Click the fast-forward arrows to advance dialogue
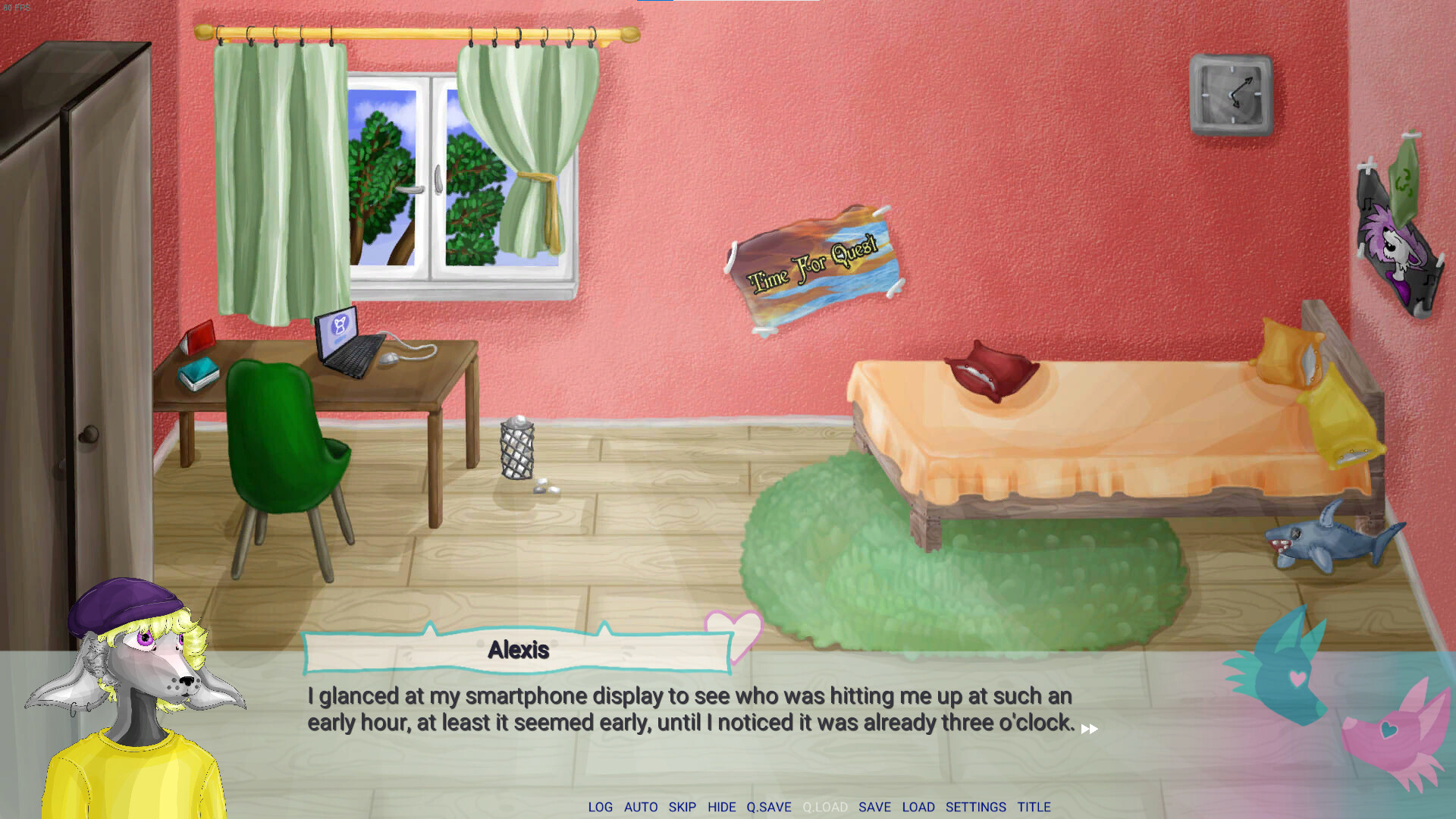 coord(1090,728)
